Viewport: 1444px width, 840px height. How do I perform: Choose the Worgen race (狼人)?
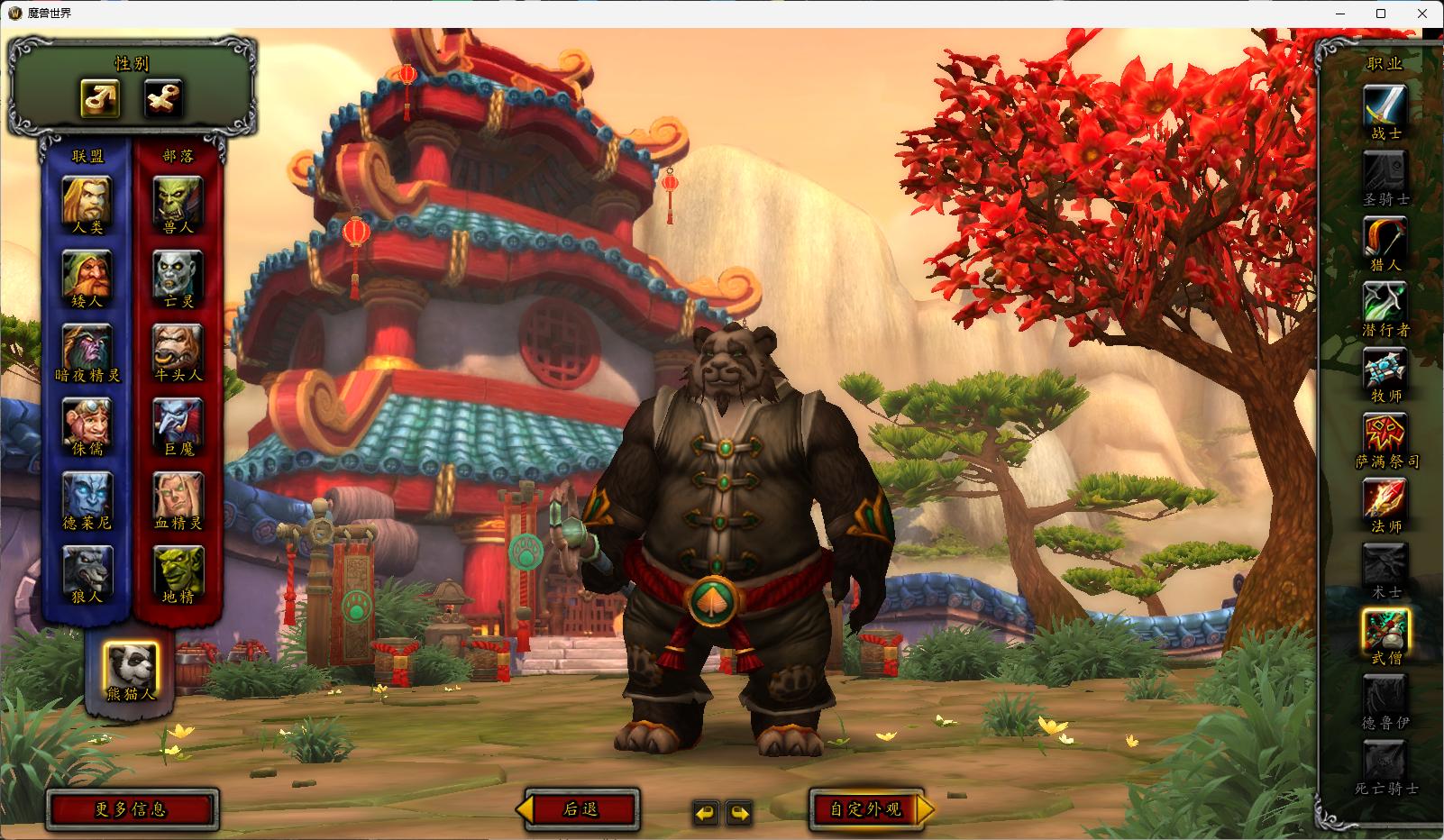pyautogui.click(x=87, y=570)
